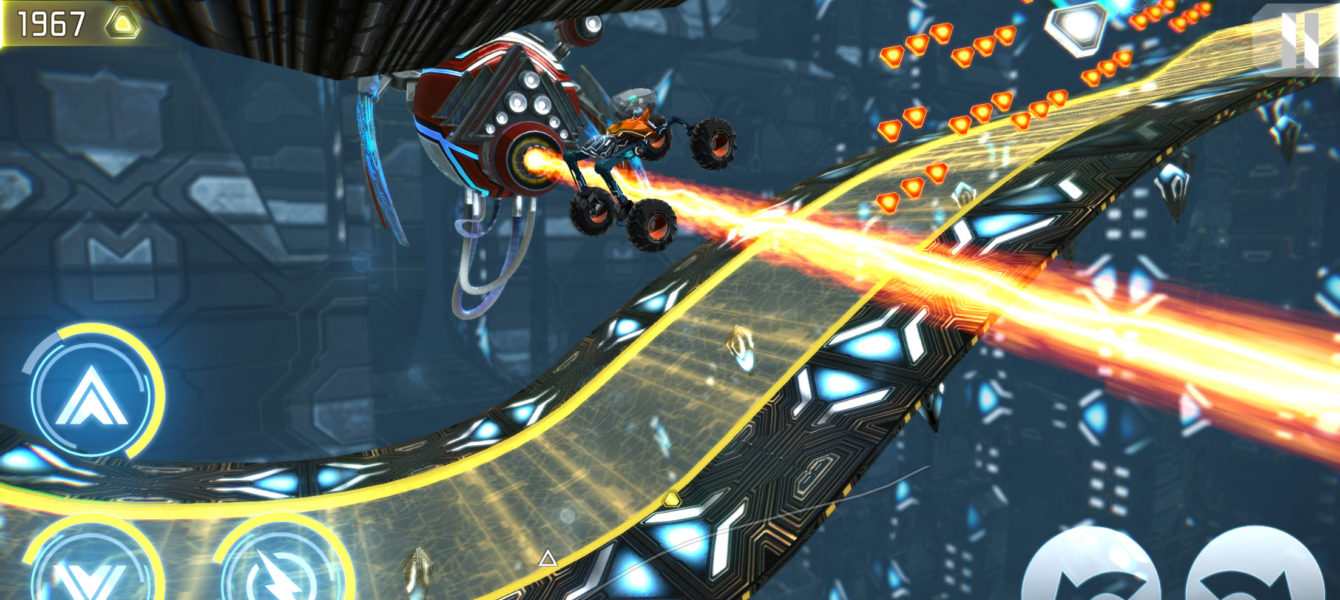Pause the game
Viewport: 1340px width, 600px height.
point(1298,40)
